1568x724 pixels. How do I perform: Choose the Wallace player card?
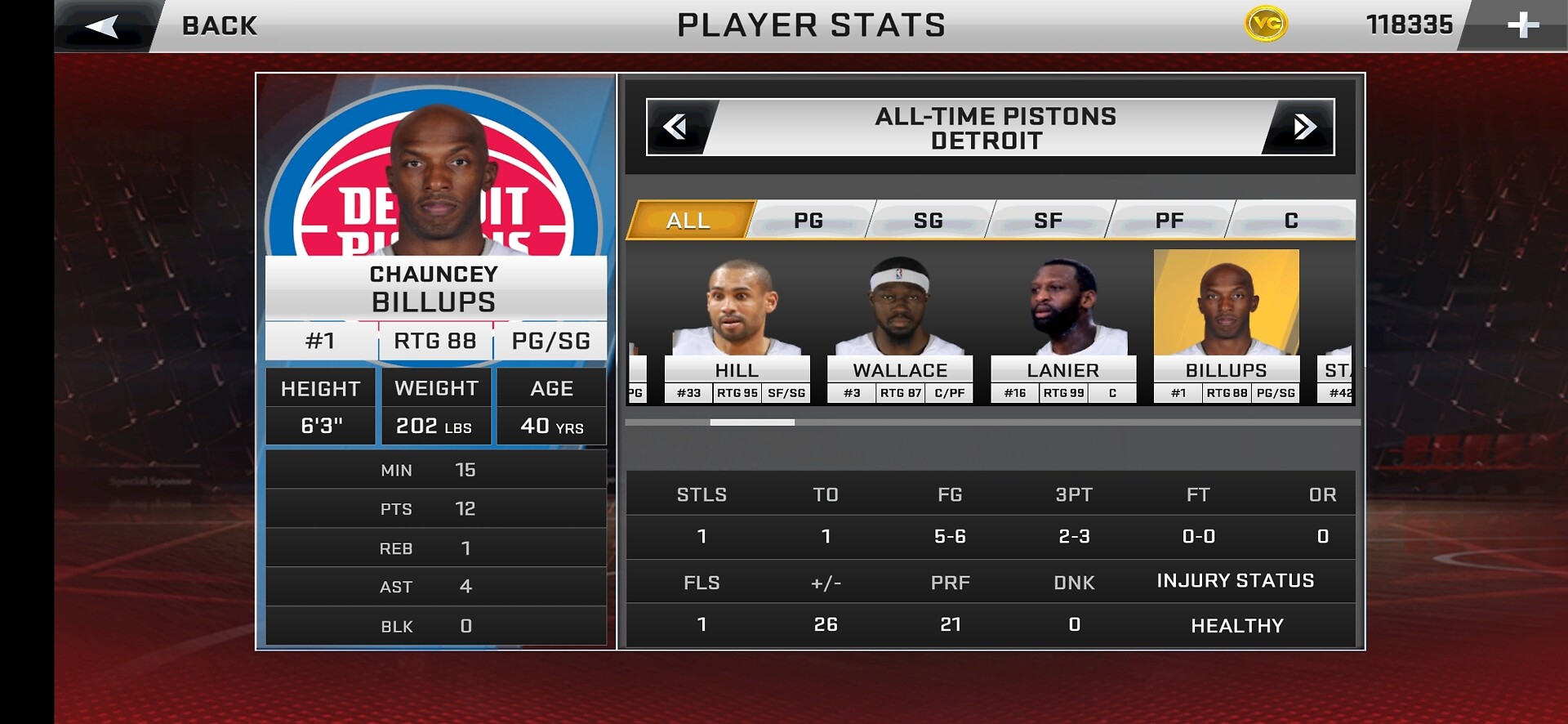click(900, 327)
